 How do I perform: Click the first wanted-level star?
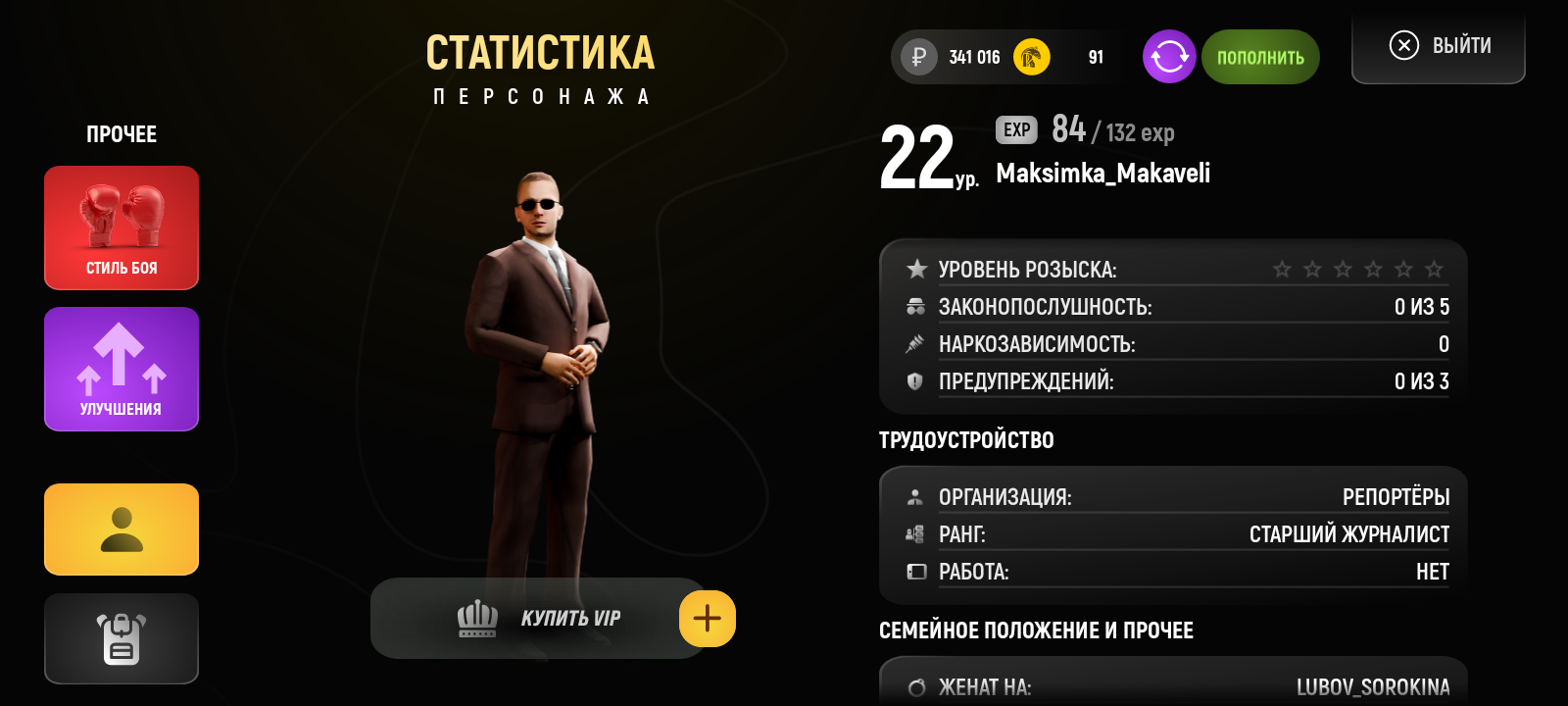tap(1282, 267)
